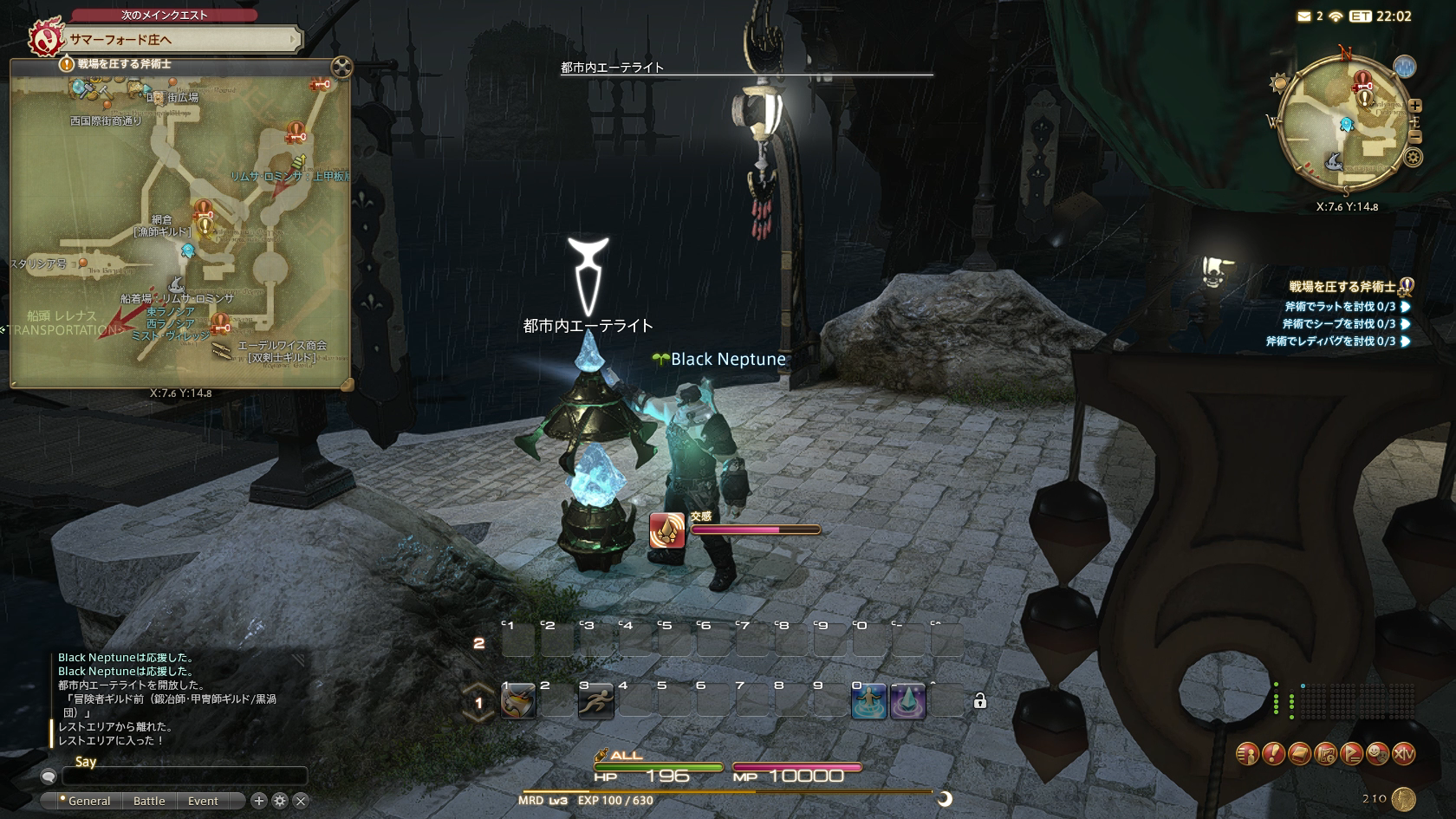
Task: Open the Duty exclamation-mark menu icon
Action: (1273, 754)
